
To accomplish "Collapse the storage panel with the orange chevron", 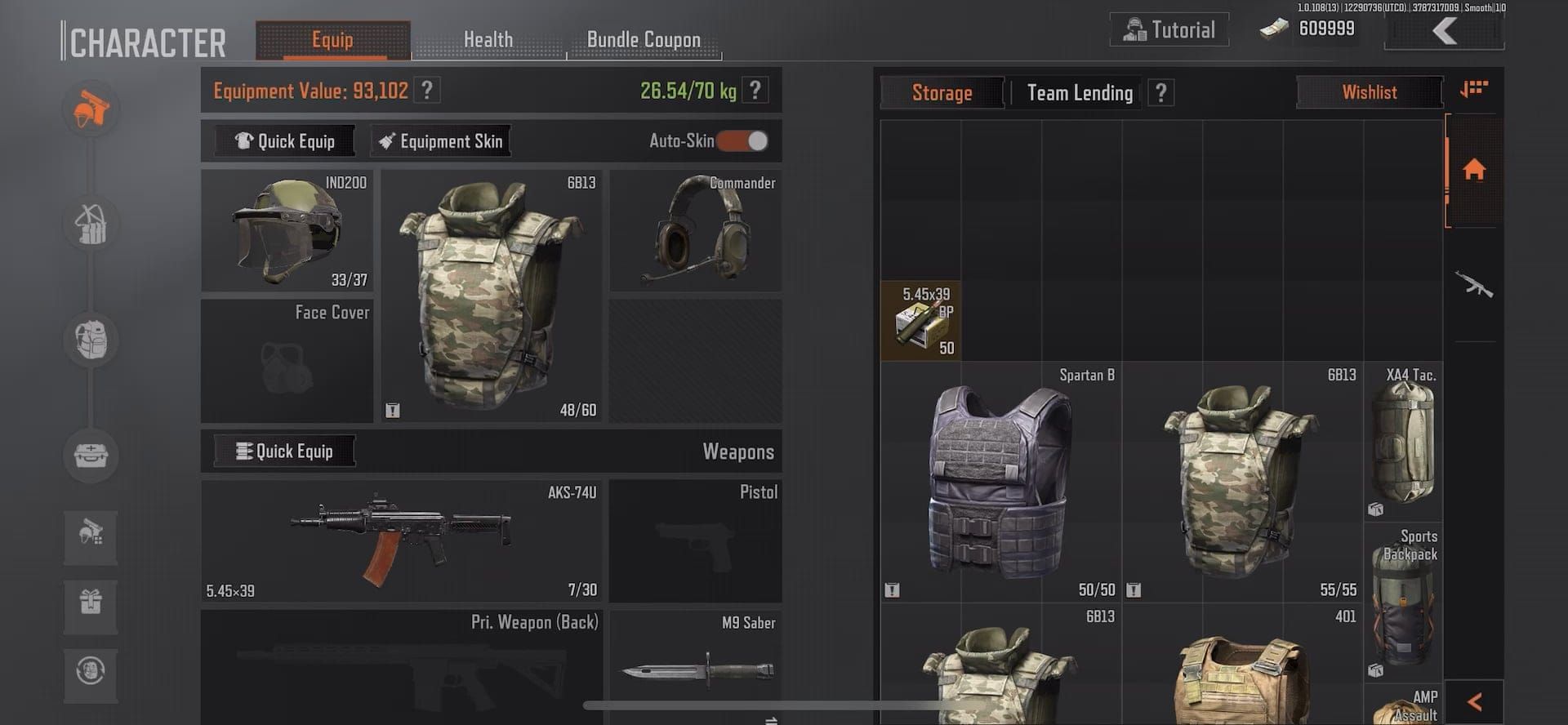I will tap(1475, 701).
